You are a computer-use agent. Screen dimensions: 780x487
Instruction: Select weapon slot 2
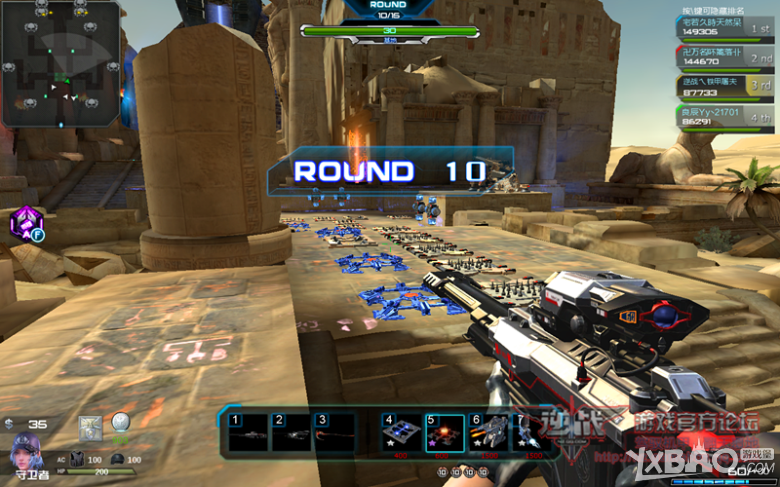pos(290,433)
